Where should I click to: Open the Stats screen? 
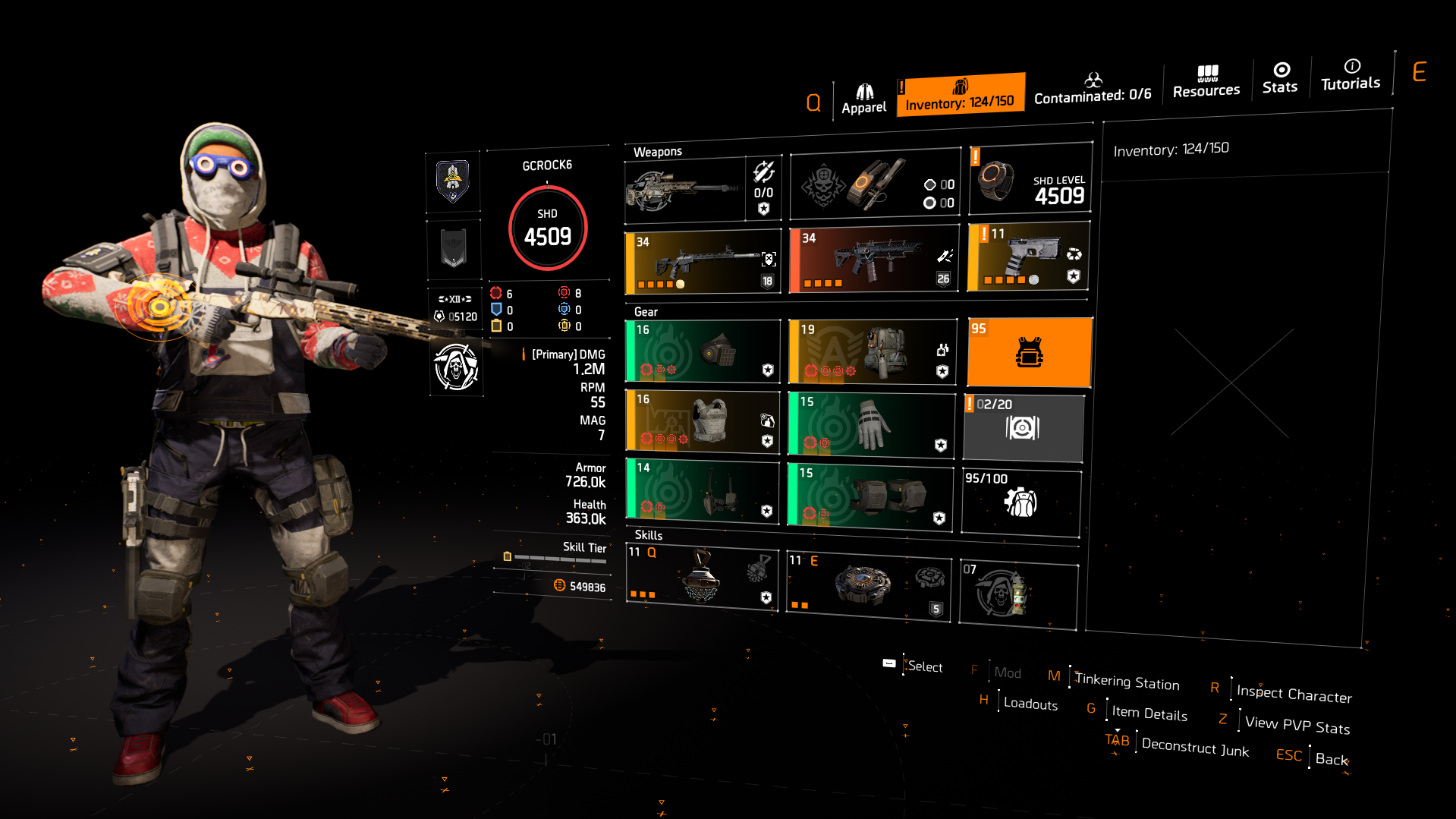tap(1280, 80)
